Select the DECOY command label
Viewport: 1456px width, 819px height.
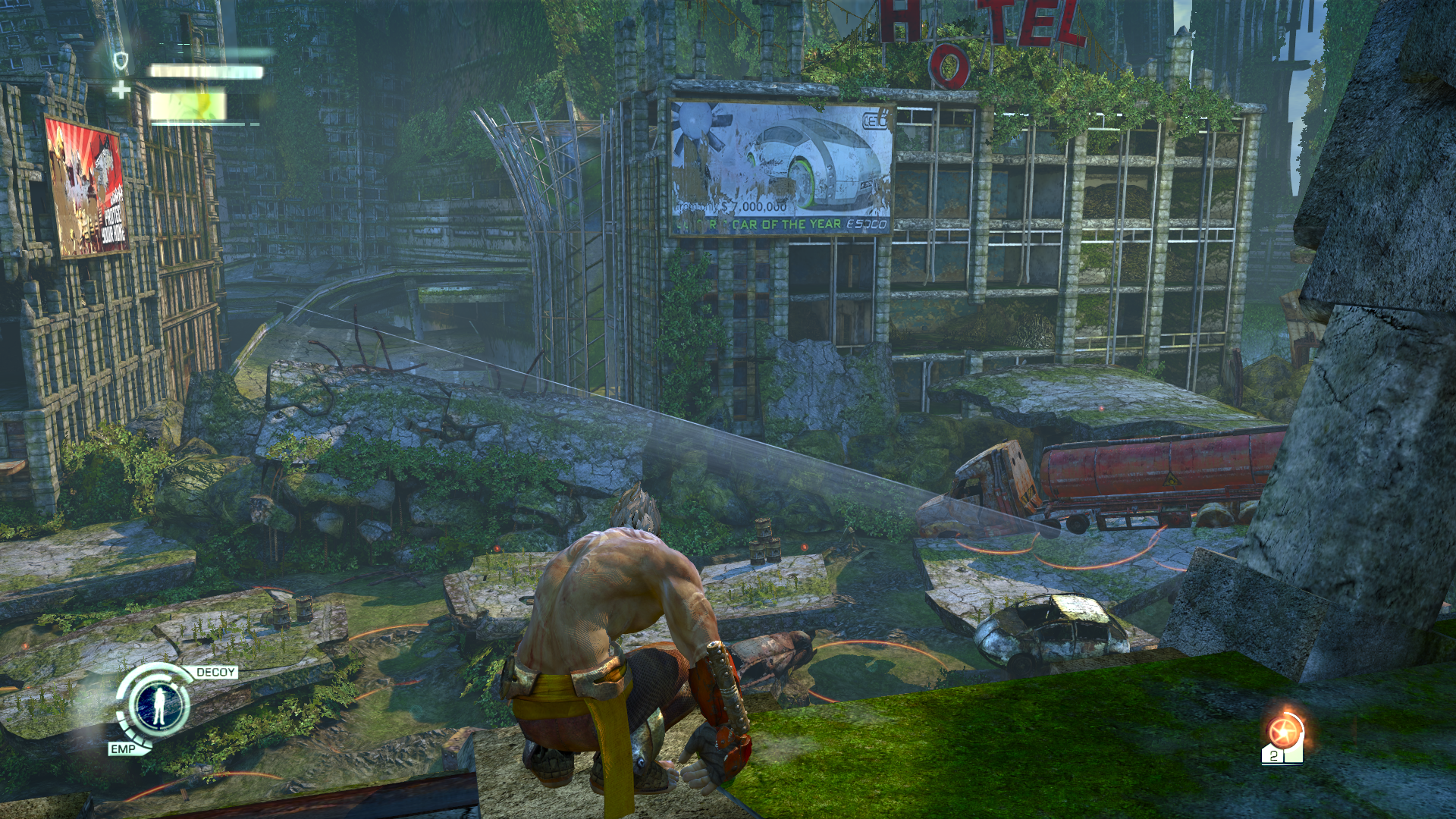coord(216,673)
